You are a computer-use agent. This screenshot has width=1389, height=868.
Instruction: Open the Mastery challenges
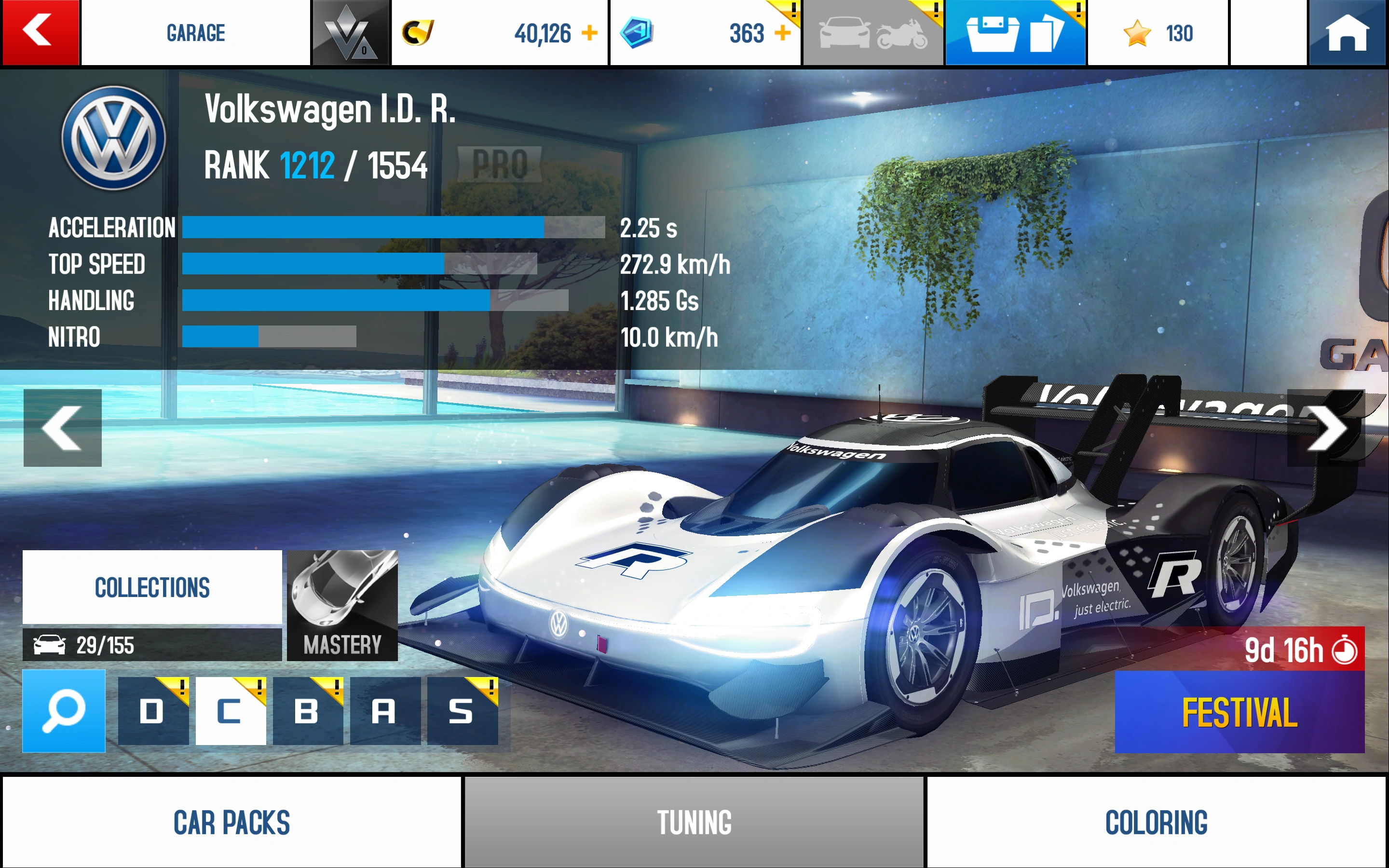[342, 605]
